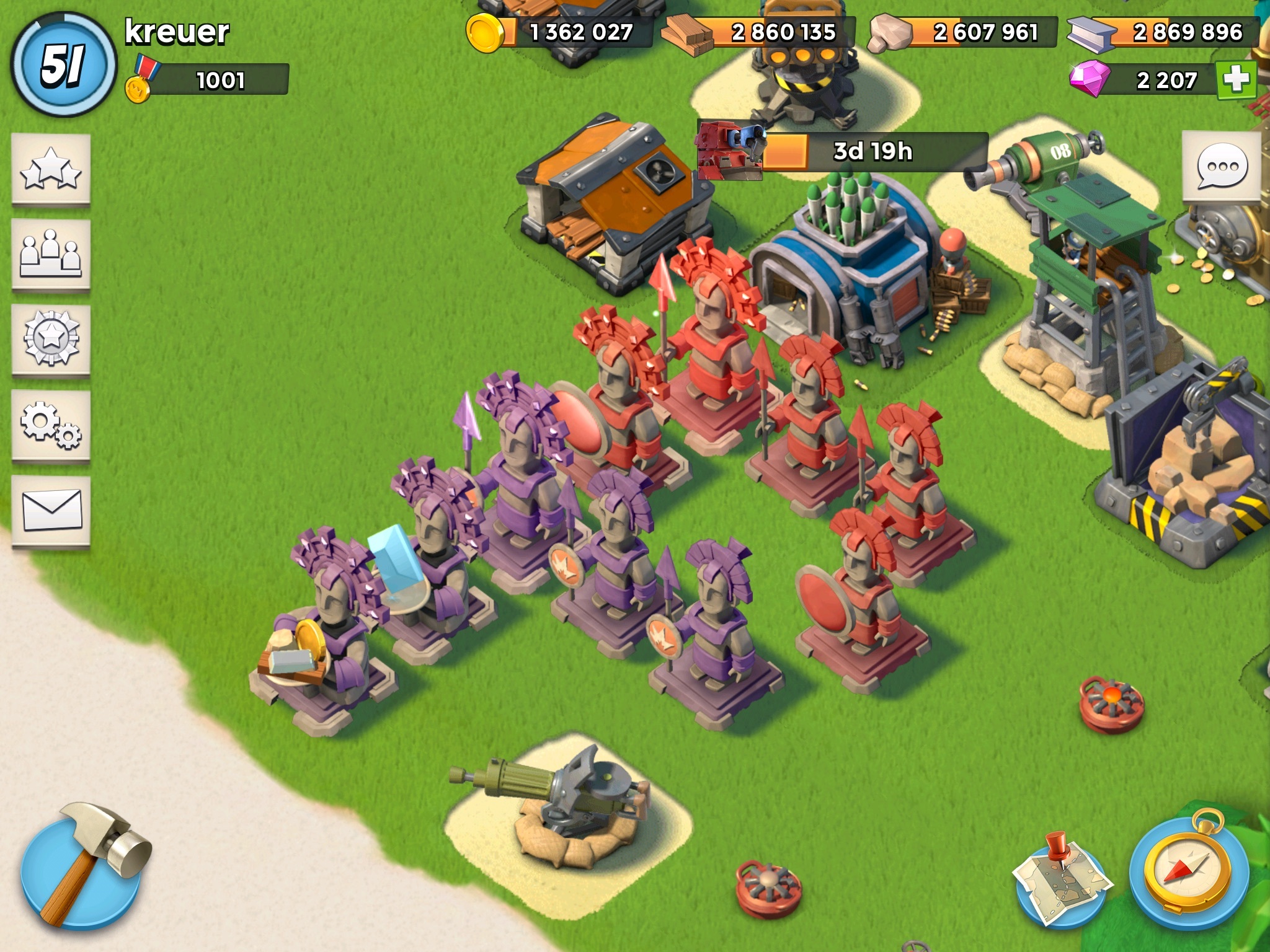Open the Task Force people button
Screen dimensions: 1270x952
51,255
